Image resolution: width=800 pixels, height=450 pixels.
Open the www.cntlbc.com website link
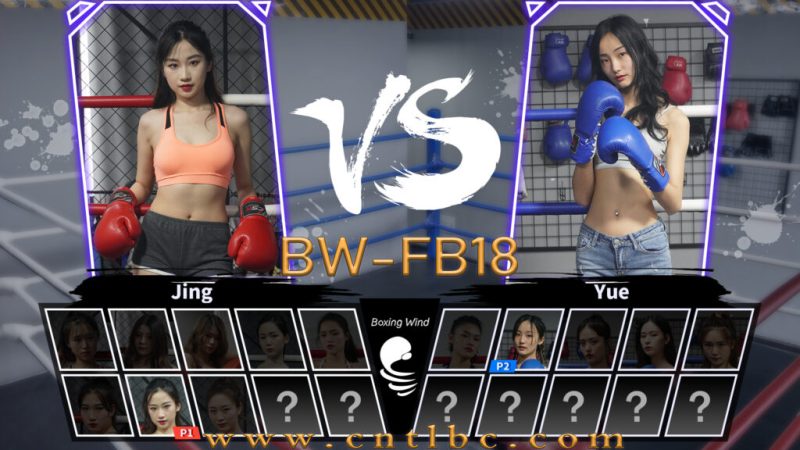[x=416, y=439]
